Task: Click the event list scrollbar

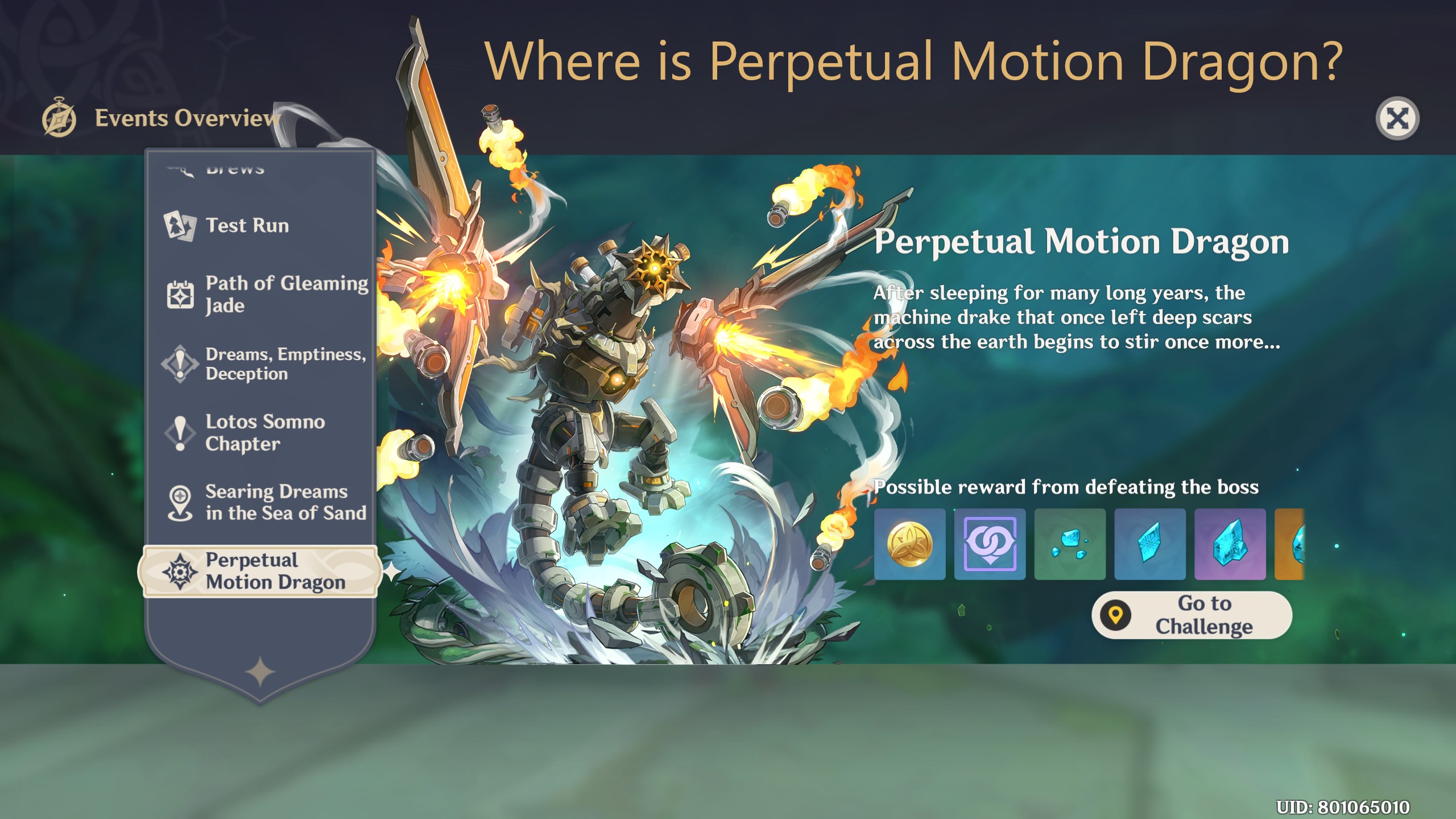Action: (x=373, y=398)
